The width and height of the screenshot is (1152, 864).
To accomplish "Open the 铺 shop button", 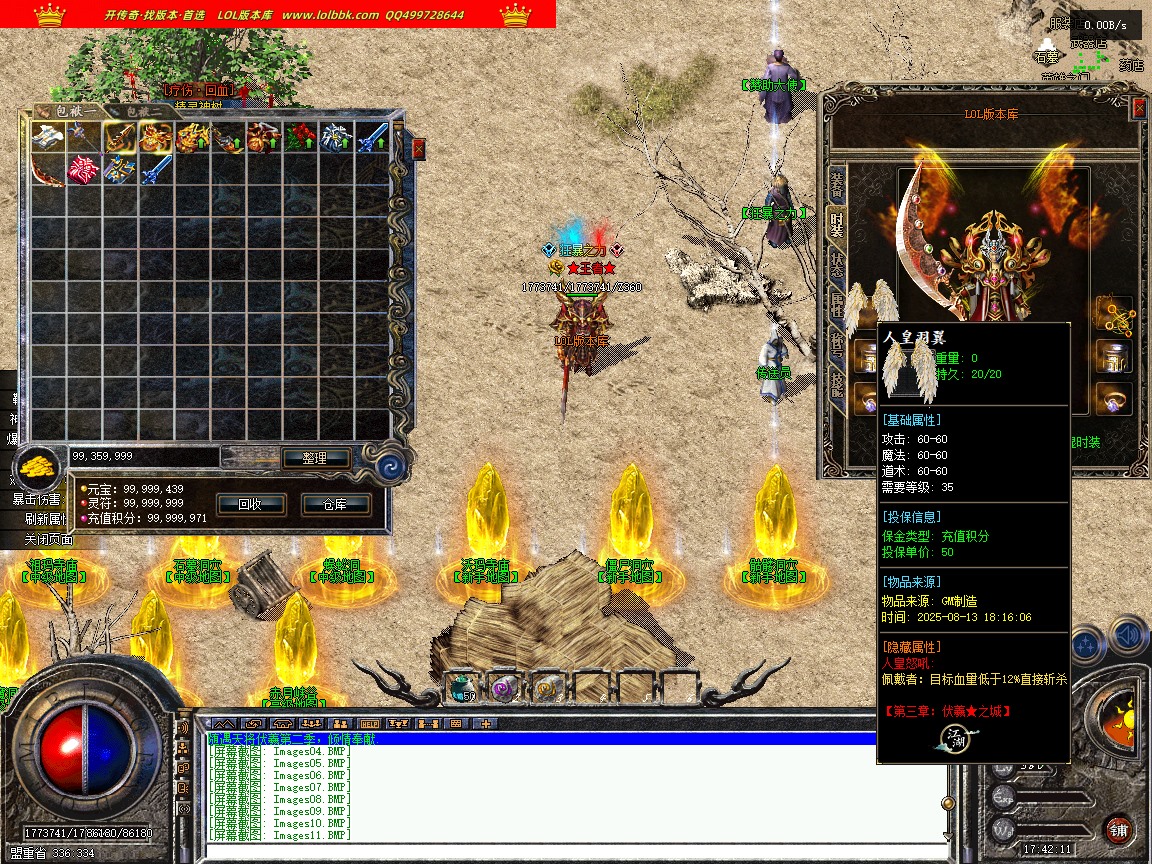I will click(1118, 829).
